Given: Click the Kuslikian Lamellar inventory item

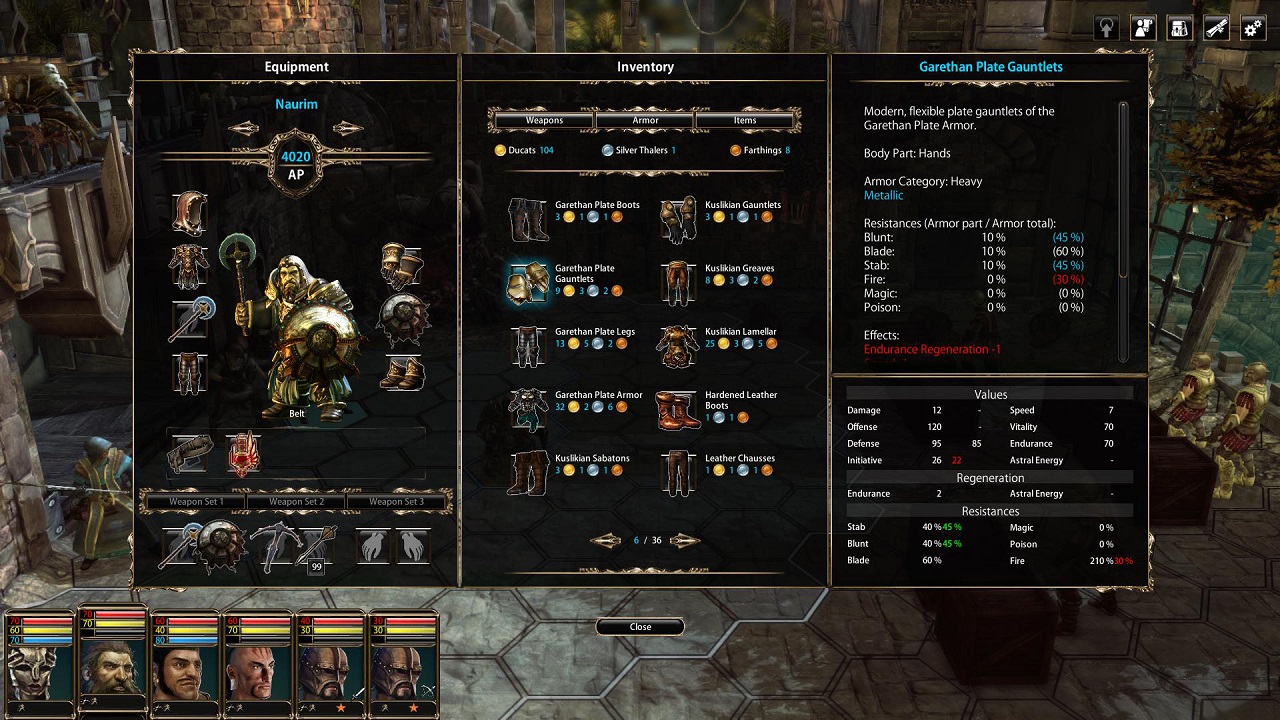Looking at the screenshot, I should point(678,345).
